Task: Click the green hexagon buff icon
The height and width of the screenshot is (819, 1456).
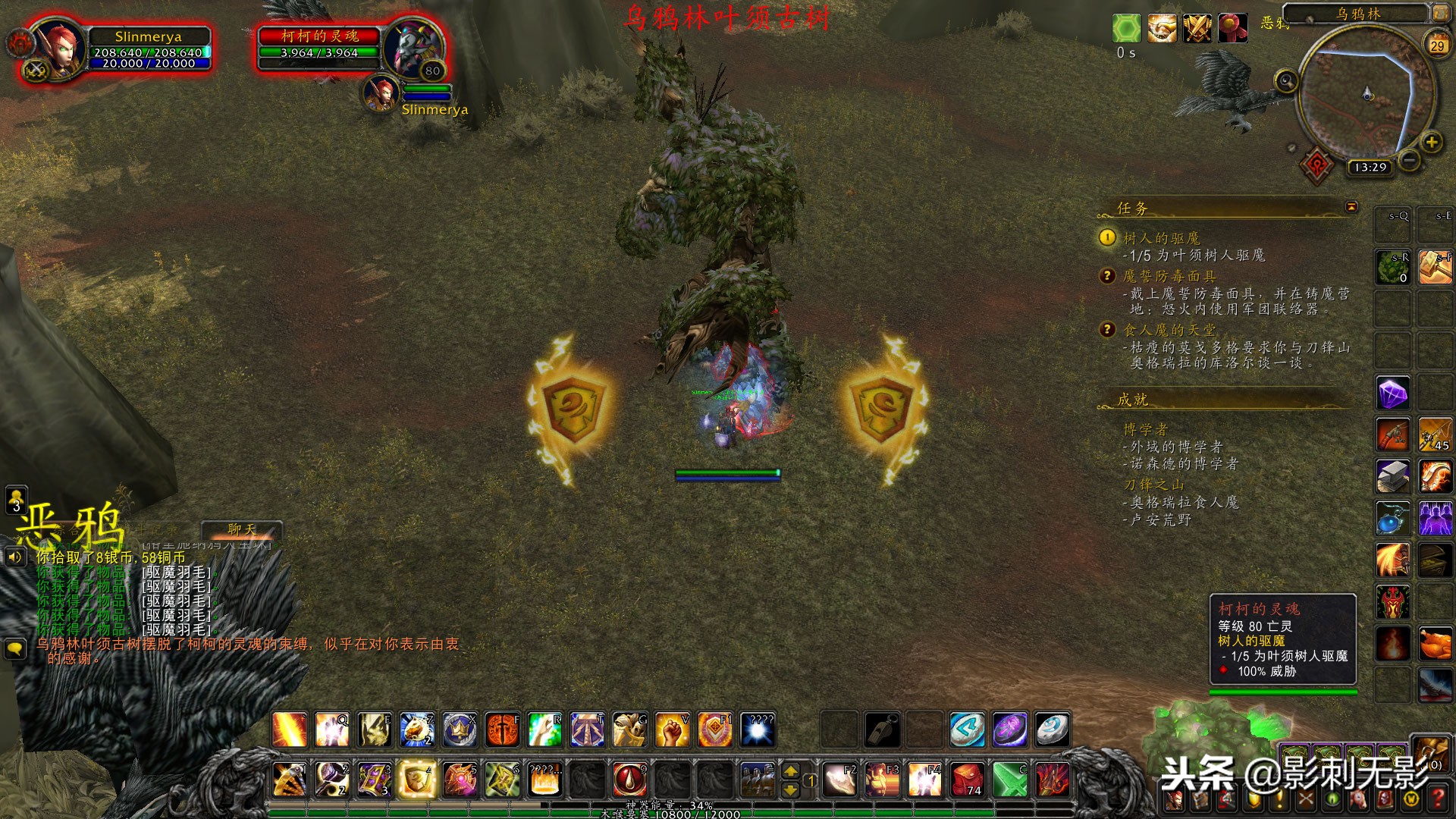Action: click(x=1126, y=29)
